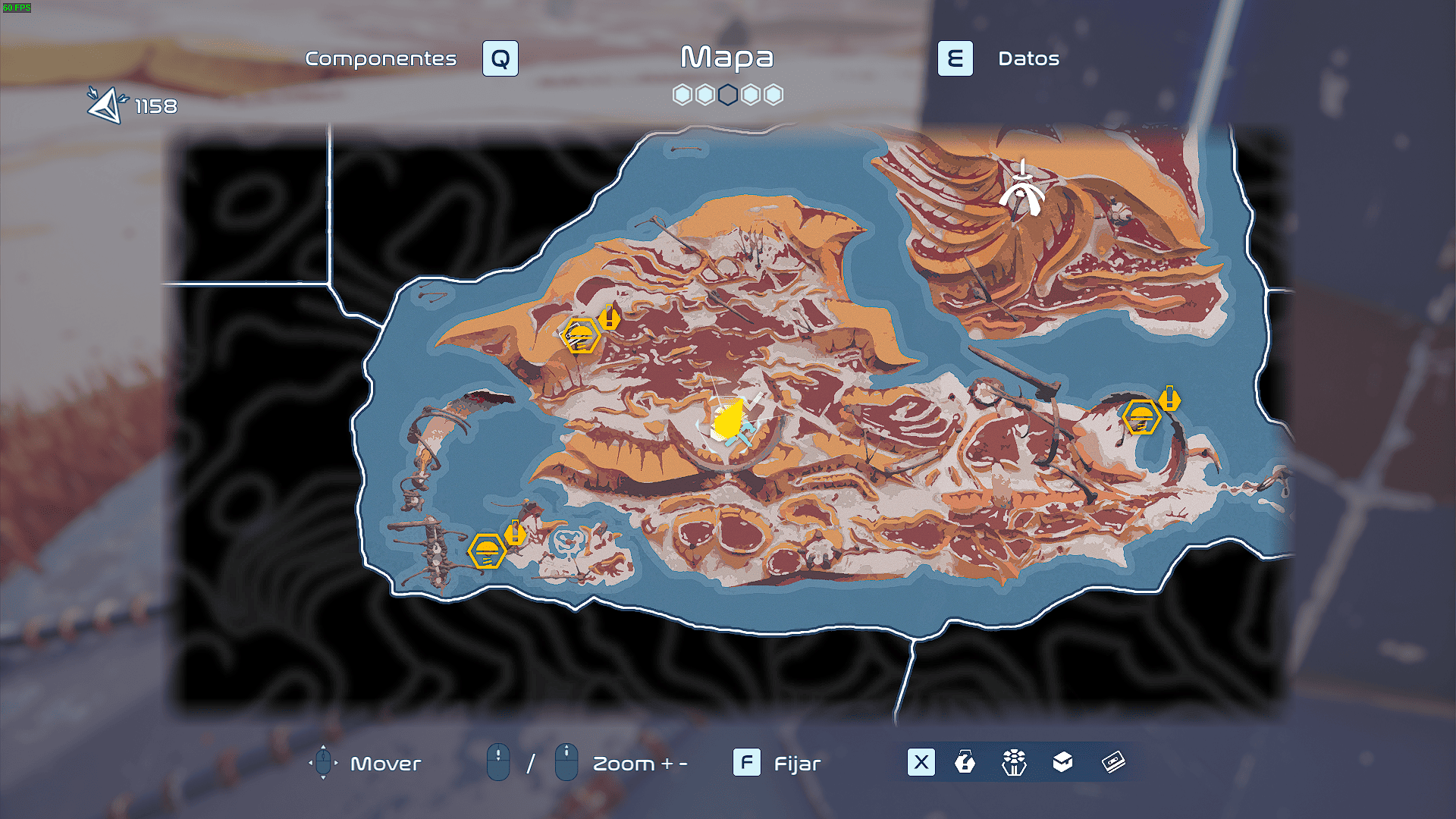This screenshot has height=819, width=1456.
Task: Toggle the flower-shaped map filter icon
Action: click(x=1014, y=762)
